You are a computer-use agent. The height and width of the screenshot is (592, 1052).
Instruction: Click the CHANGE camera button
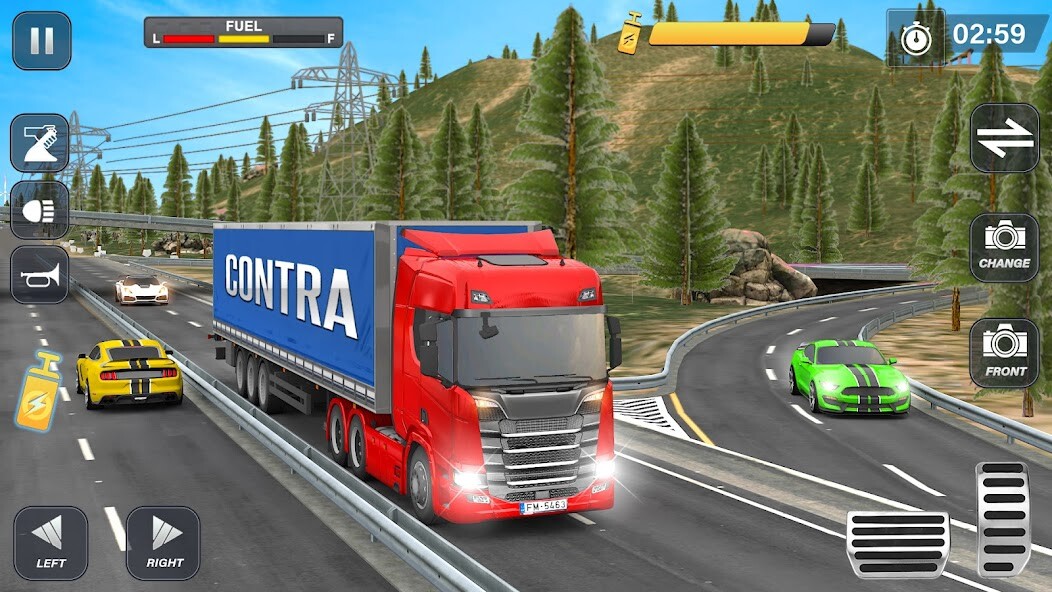(1004, 247)
